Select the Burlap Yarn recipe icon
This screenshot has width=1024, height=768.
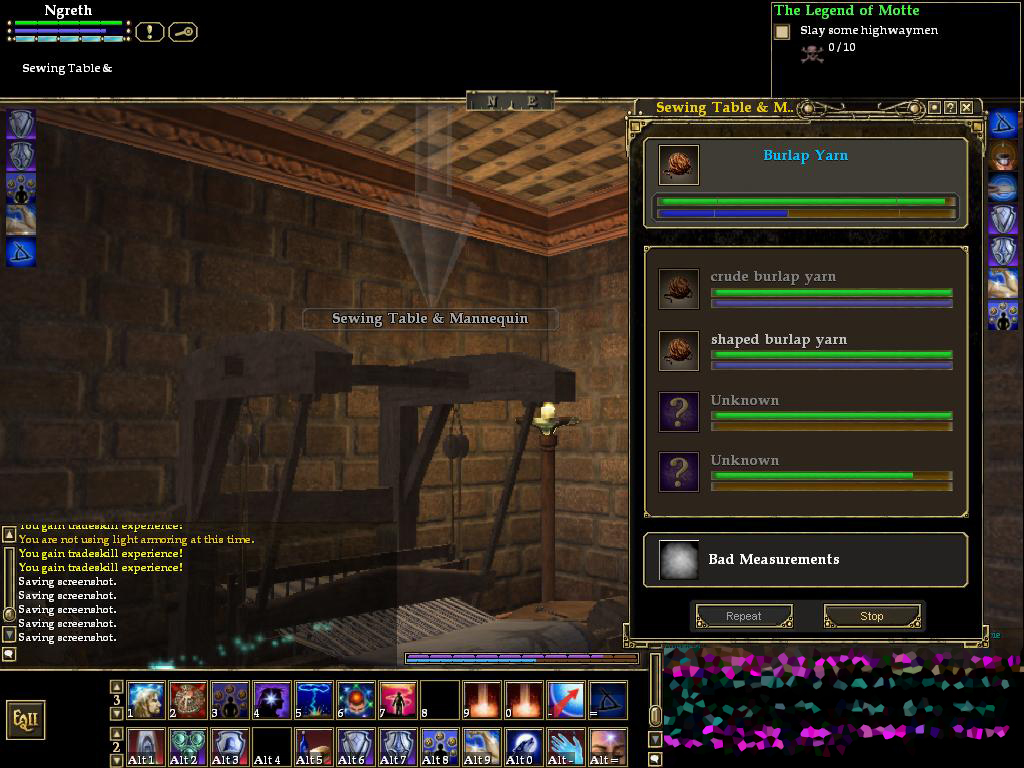pos(679,165)
